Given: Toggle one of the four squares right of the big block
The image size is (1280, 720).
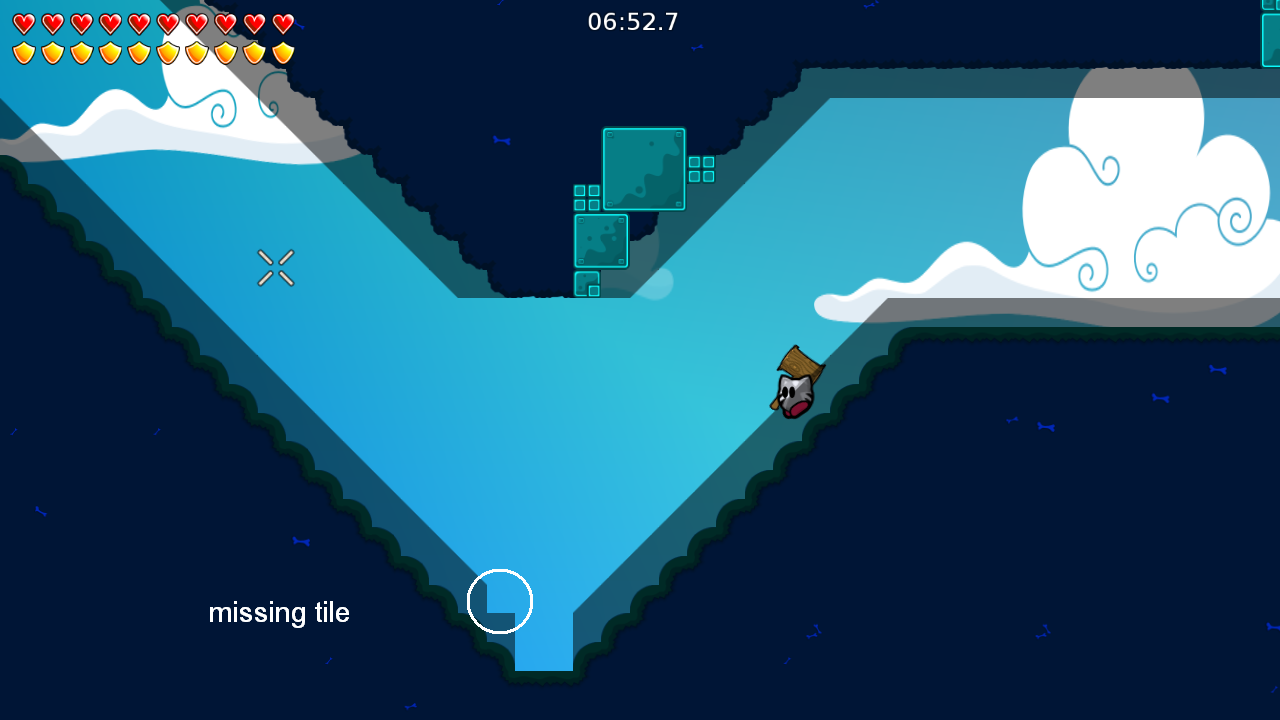Looking at the screenshot, I should [x=695, y=162].
